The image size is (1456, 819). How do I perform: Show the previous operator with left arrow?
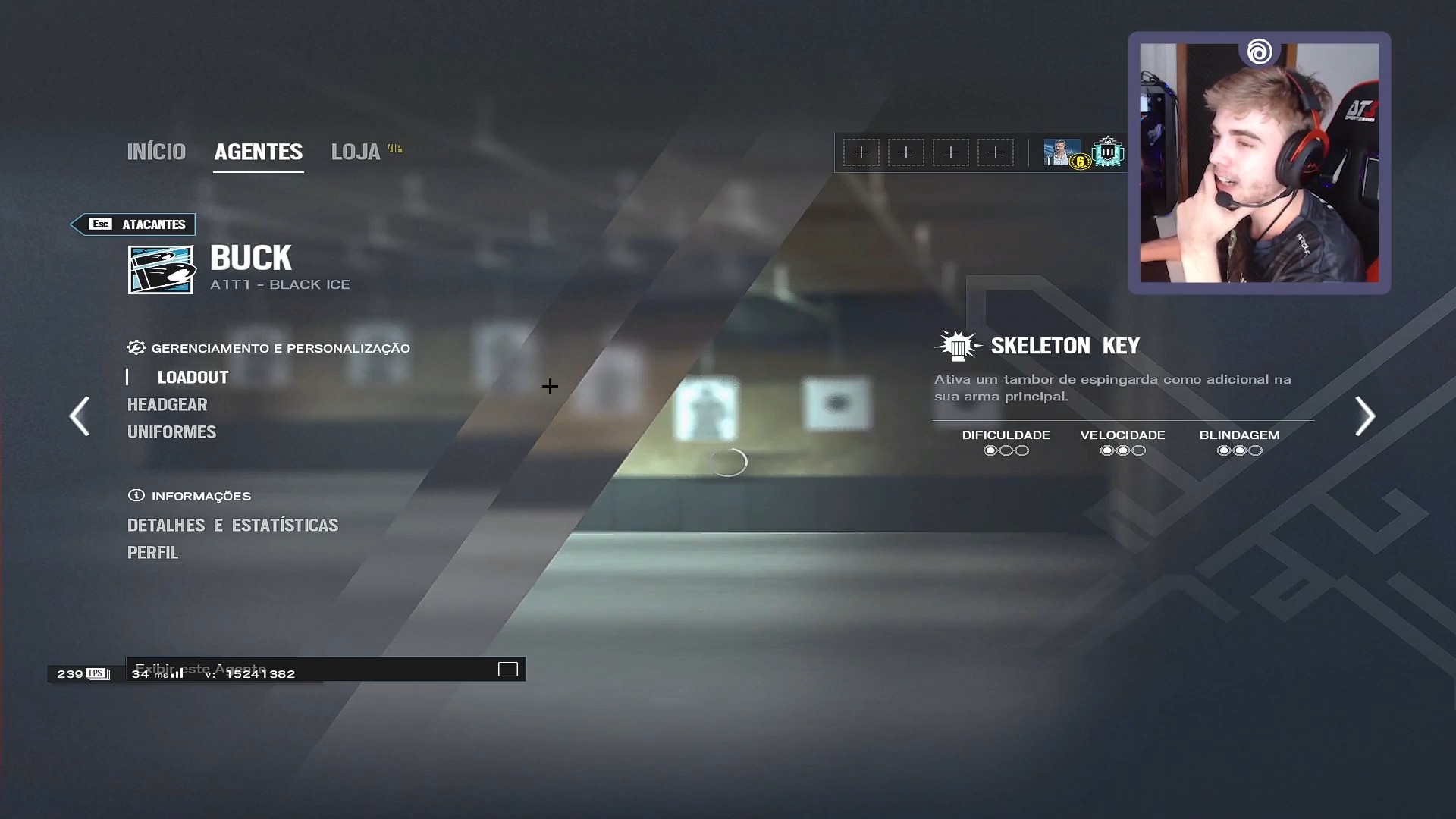[80, 416]
